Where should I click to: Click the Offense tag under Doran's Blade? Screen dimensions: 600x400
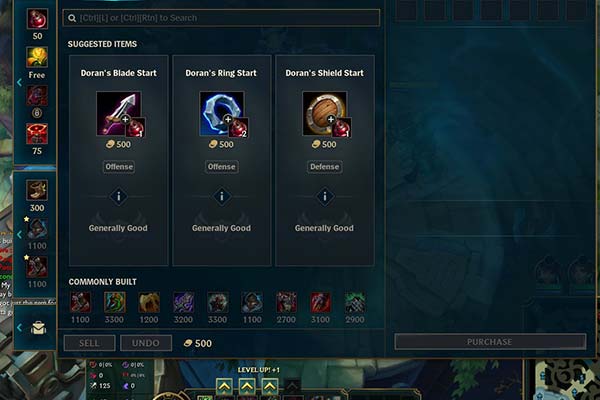[118, 167]
